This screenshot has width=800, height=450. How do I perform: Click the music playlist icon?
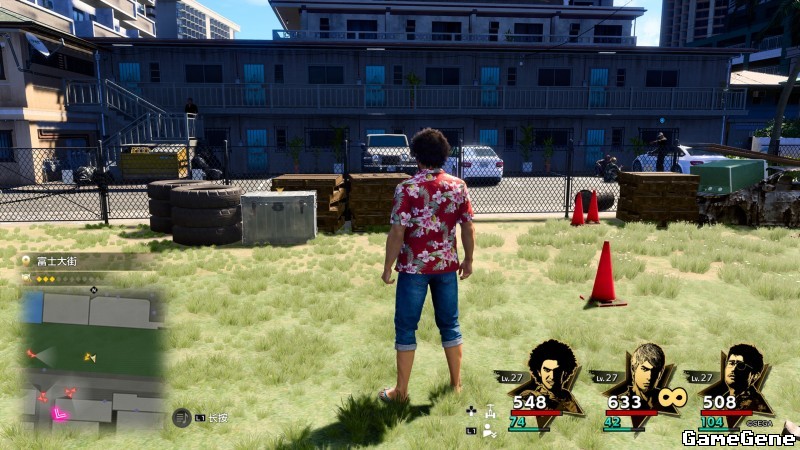click(x=180, y=417)
